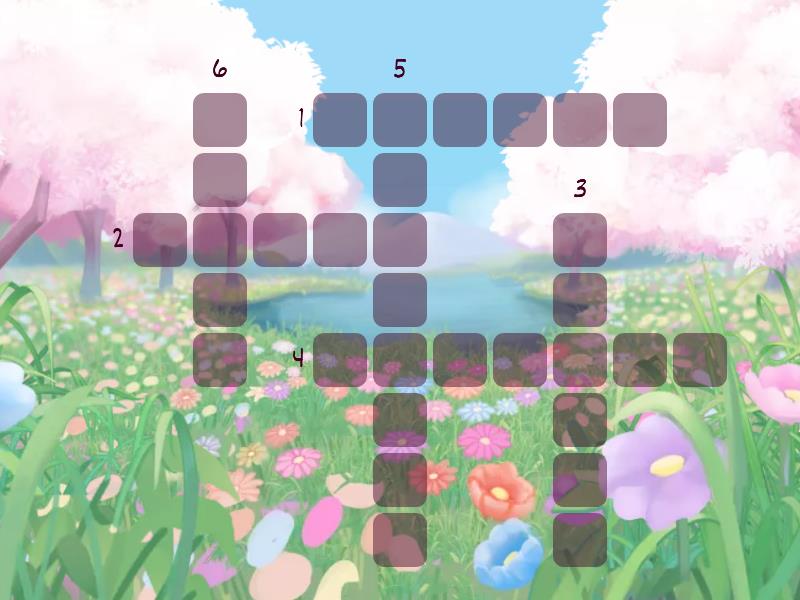Select the bottom cell of word 6 down
The image size is (800, 600).
point(220,360)
